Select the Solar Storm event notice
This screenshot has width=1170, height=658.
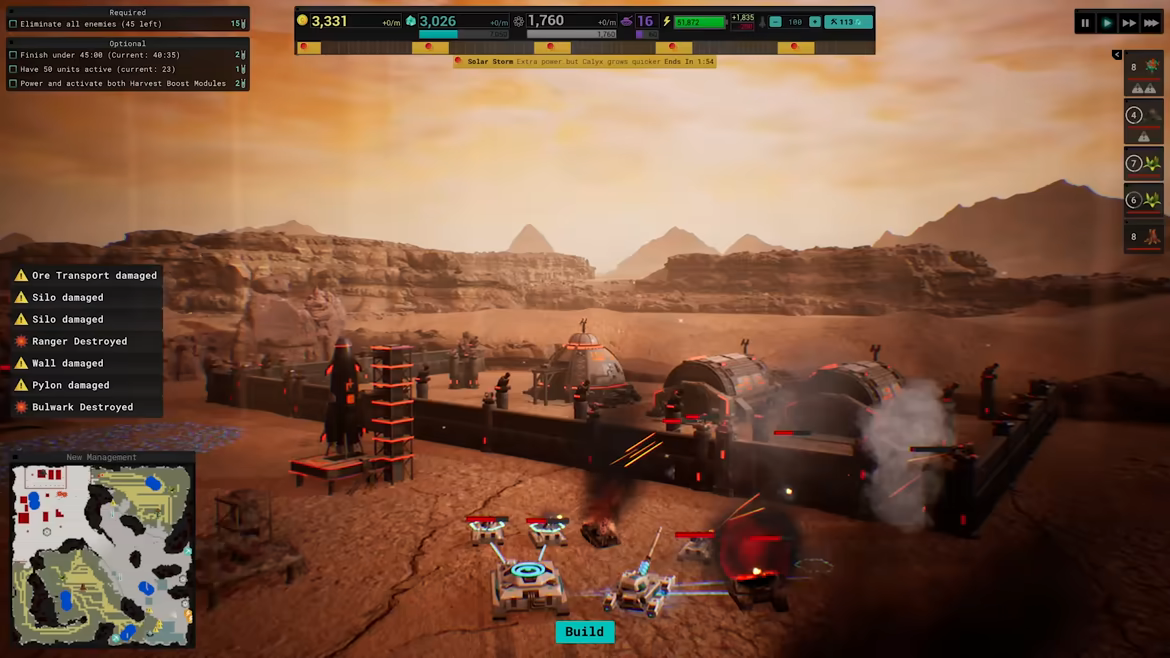click(584, 62)
